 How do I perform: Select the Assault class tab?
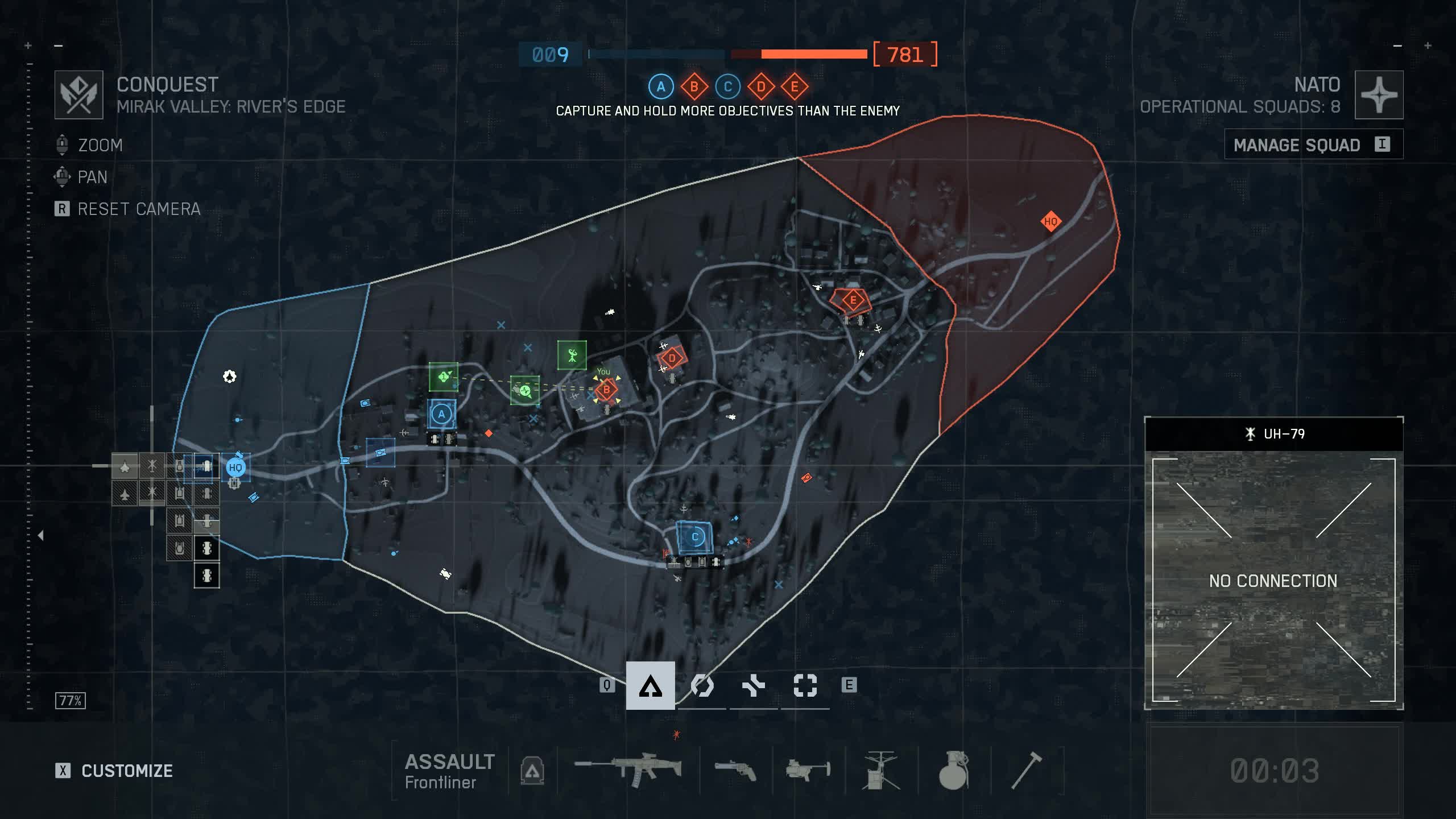[650, 685]
